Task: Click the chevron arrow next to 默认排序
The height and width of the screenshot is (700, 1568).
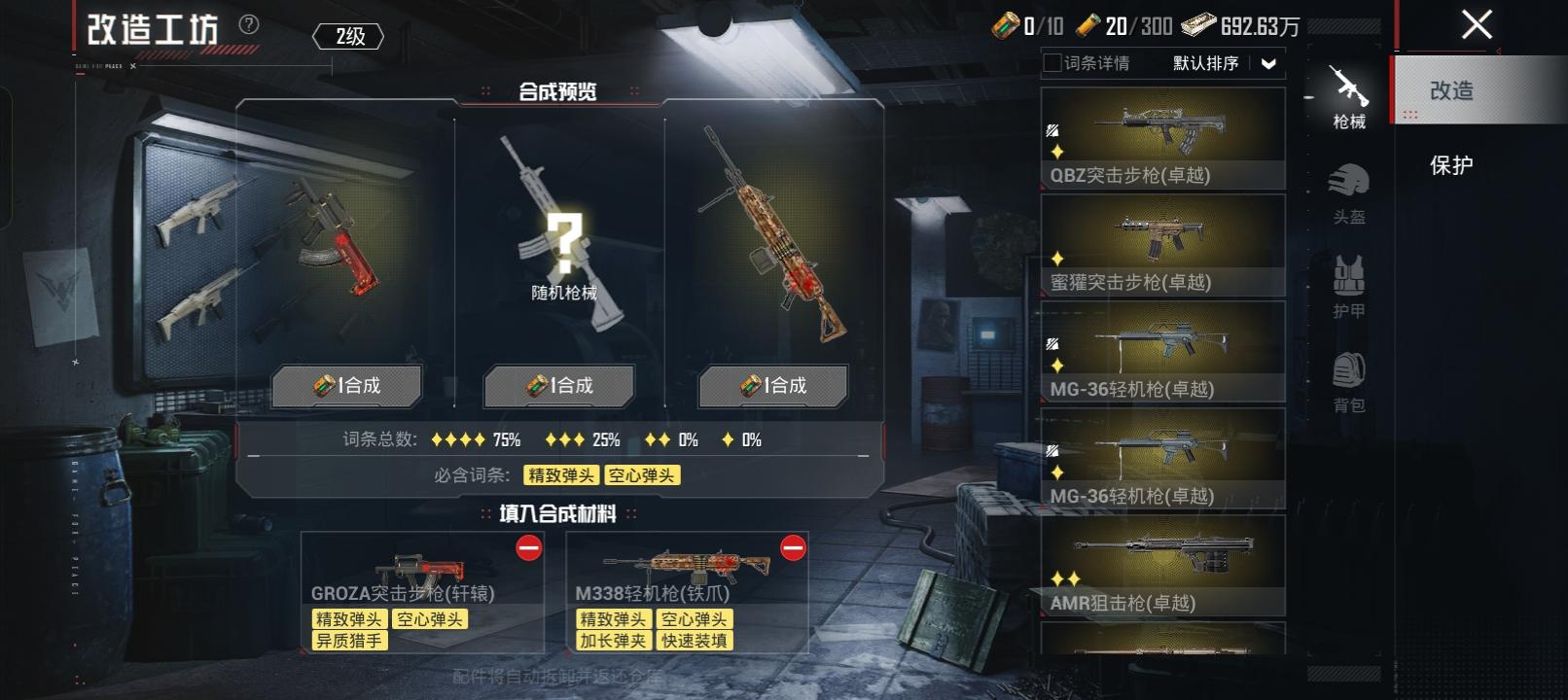Action: click(x=1267, y=64)
